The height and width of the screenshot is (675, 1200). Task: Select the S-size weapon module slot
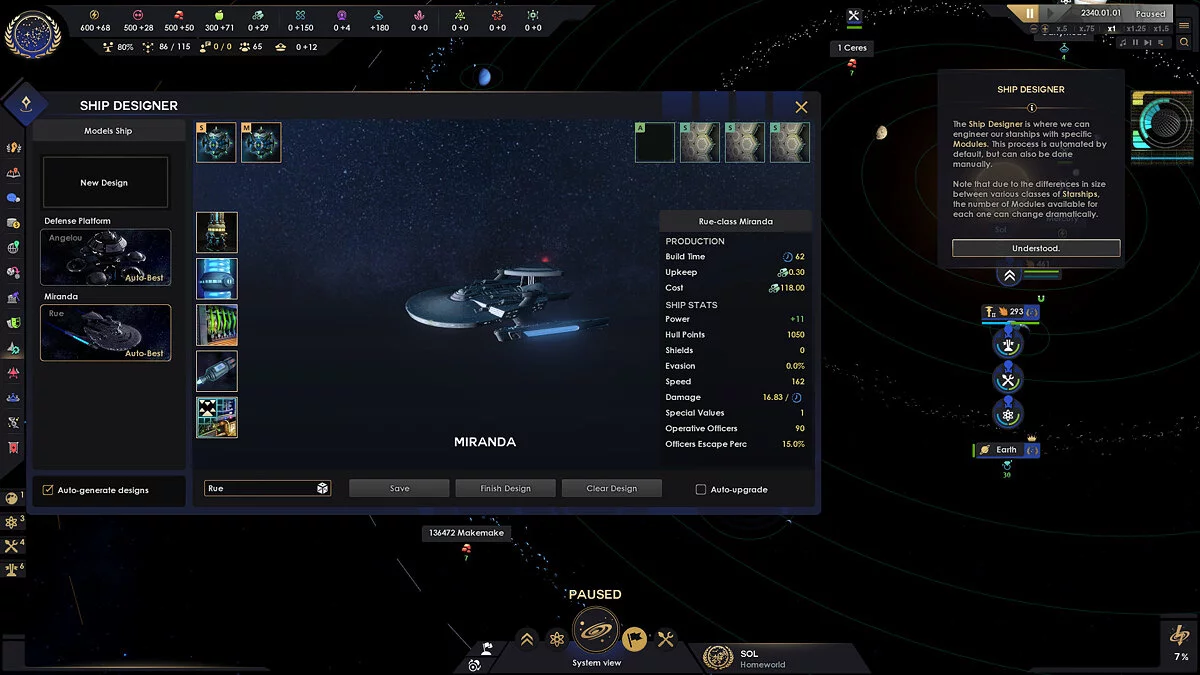click(x=216, y=142)
